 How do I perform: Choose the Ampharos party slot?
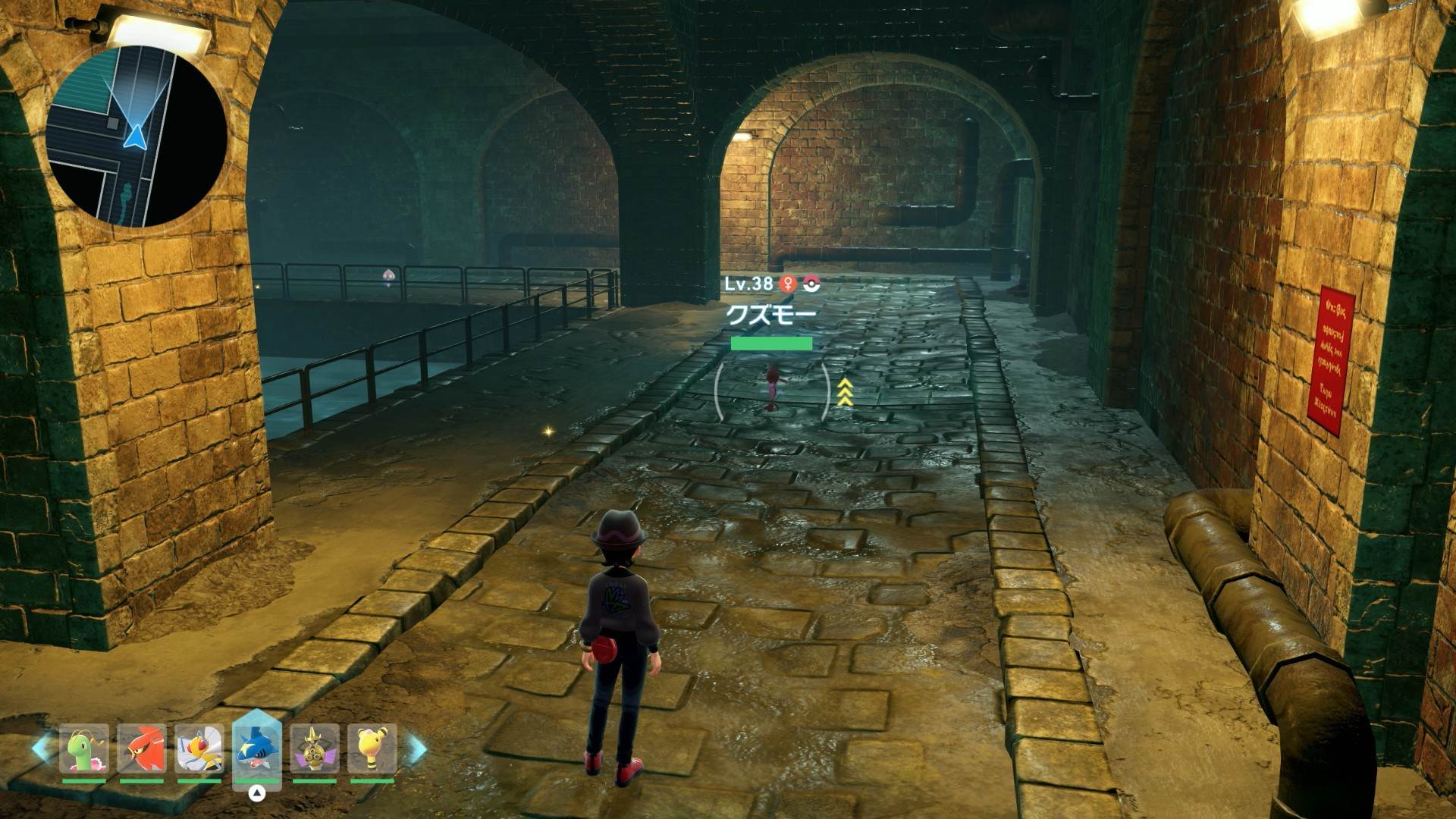click(x=372, y=749)
